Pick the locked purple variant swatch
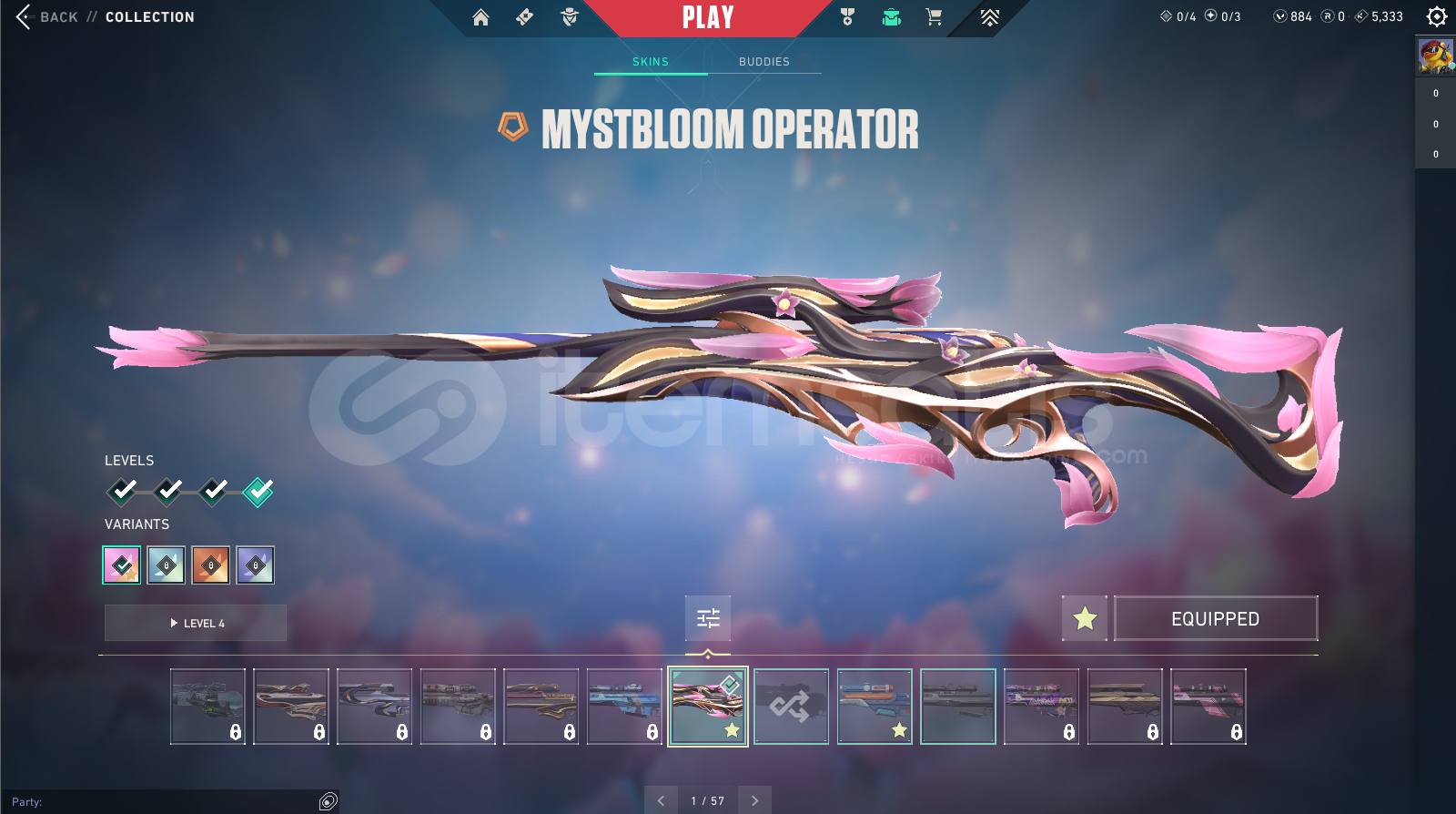 (x=256, y=565)
